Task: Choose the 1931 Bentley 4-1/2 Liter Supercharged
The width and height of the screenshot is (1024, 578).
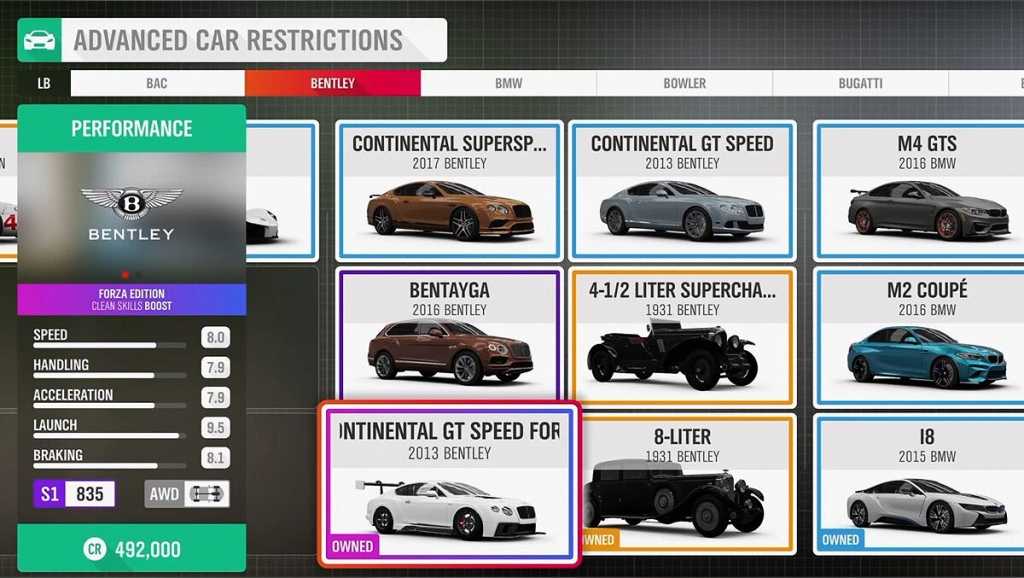Action: (x=682, y=337)
